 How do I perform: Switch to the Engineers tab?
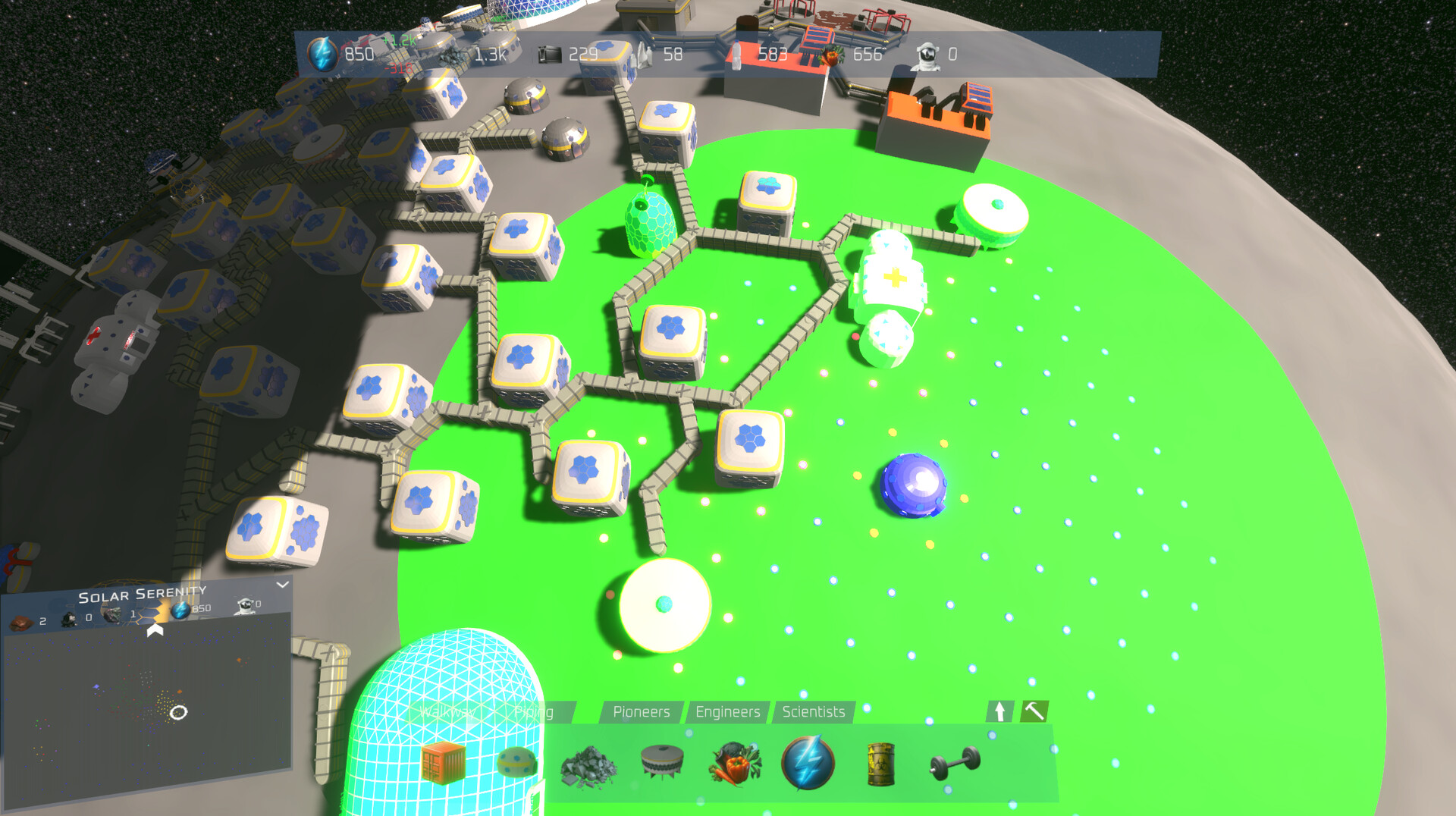click(727, 712)
